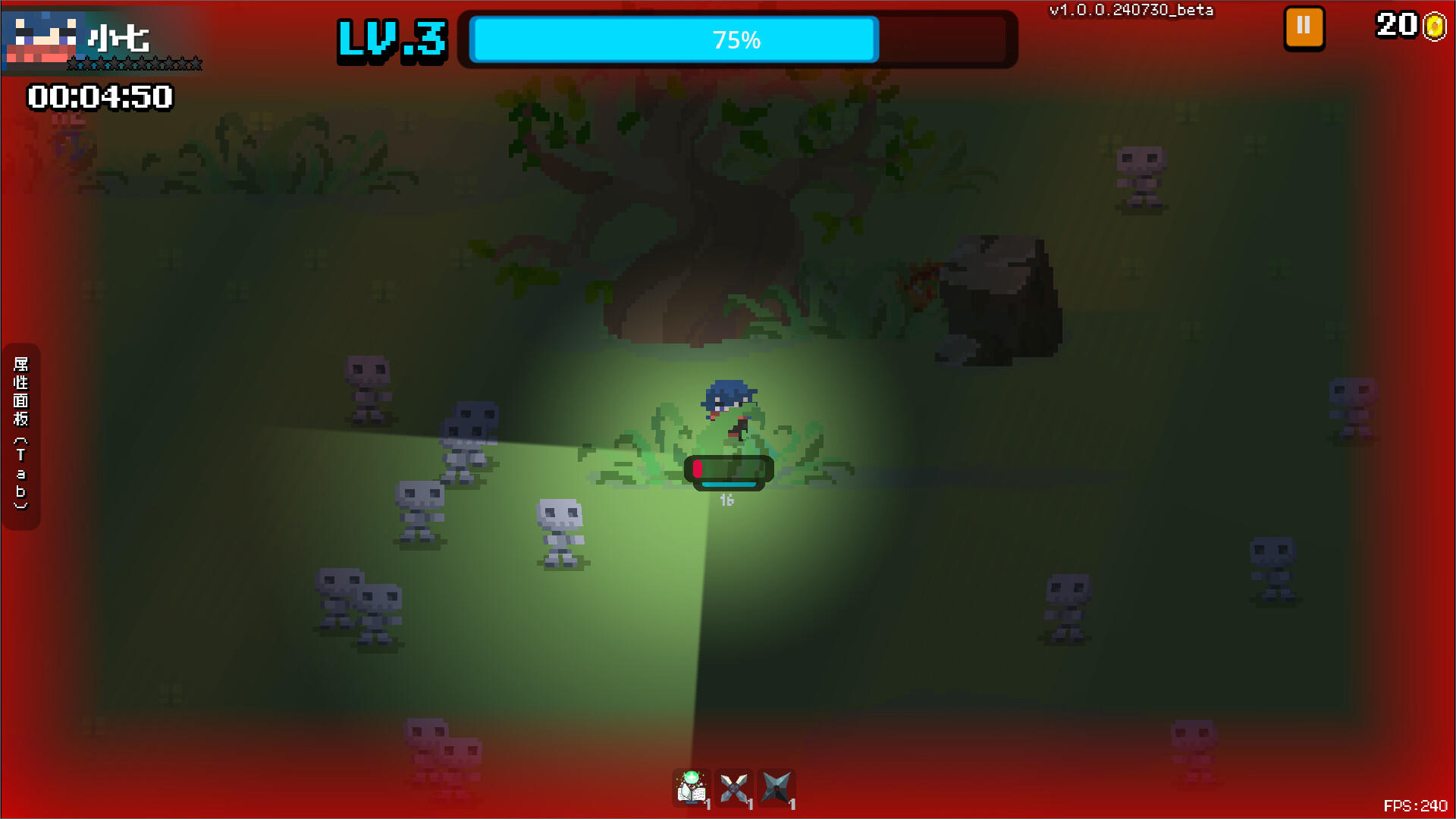Image resolution: width=1456 pixels, height=819 pixels.
Task: Expand the attribute panel on the left edge
Action: point(20,432)
